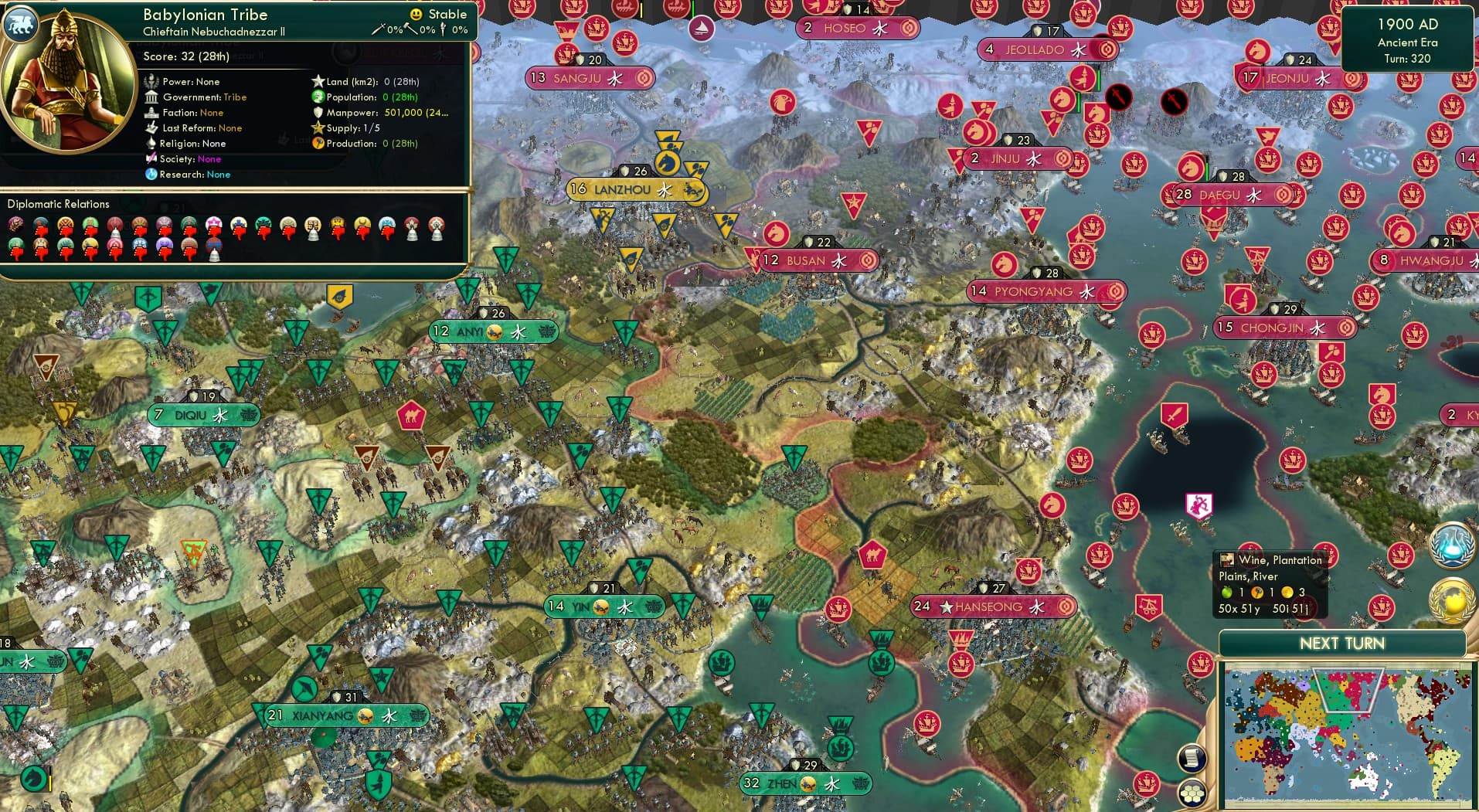Click the Supply star icon showing 1/5
Viewport: 1479px width, 812px height.
[317, 128]
